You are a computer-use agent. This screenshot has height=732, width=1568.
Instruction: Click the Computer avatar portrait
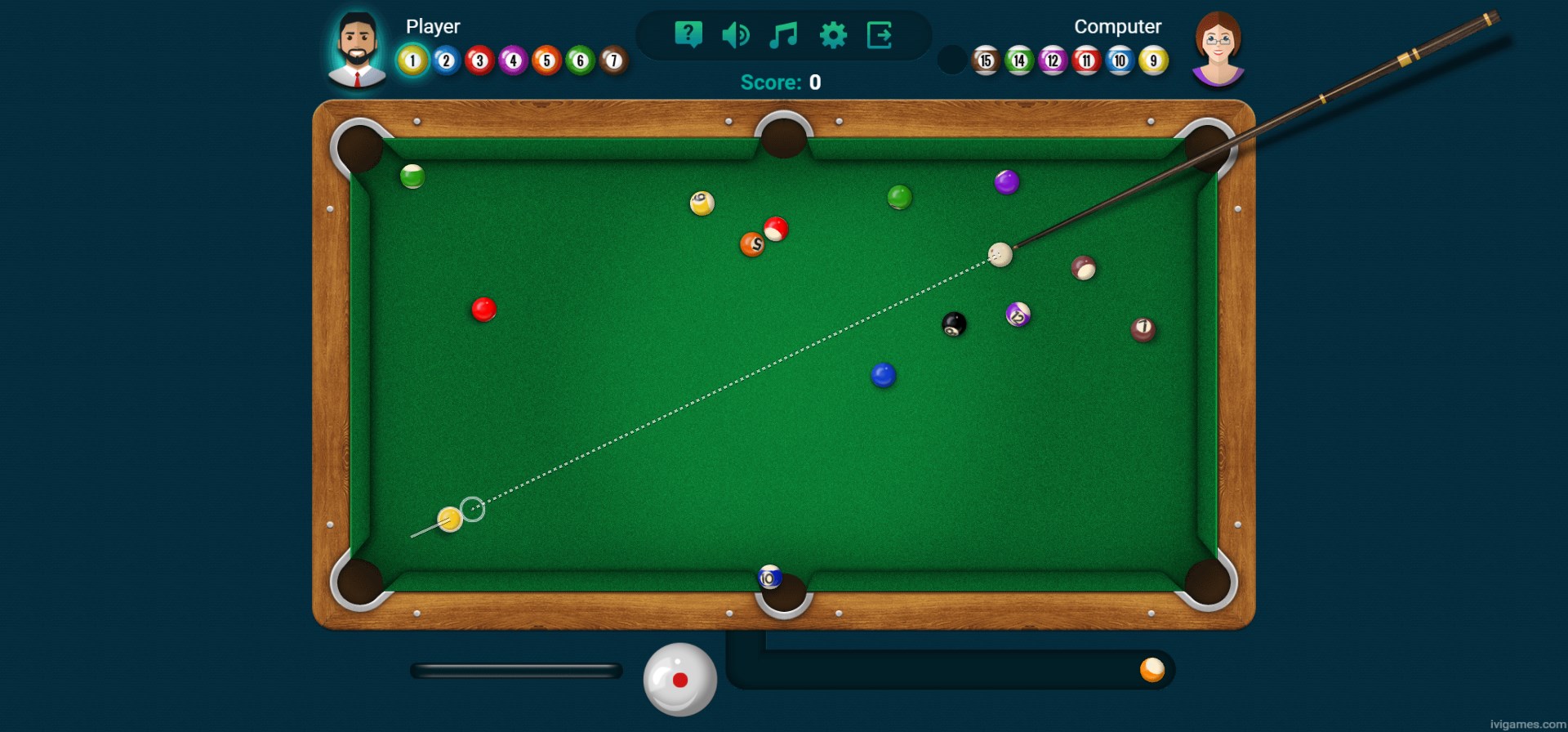tap(1217, 49)
